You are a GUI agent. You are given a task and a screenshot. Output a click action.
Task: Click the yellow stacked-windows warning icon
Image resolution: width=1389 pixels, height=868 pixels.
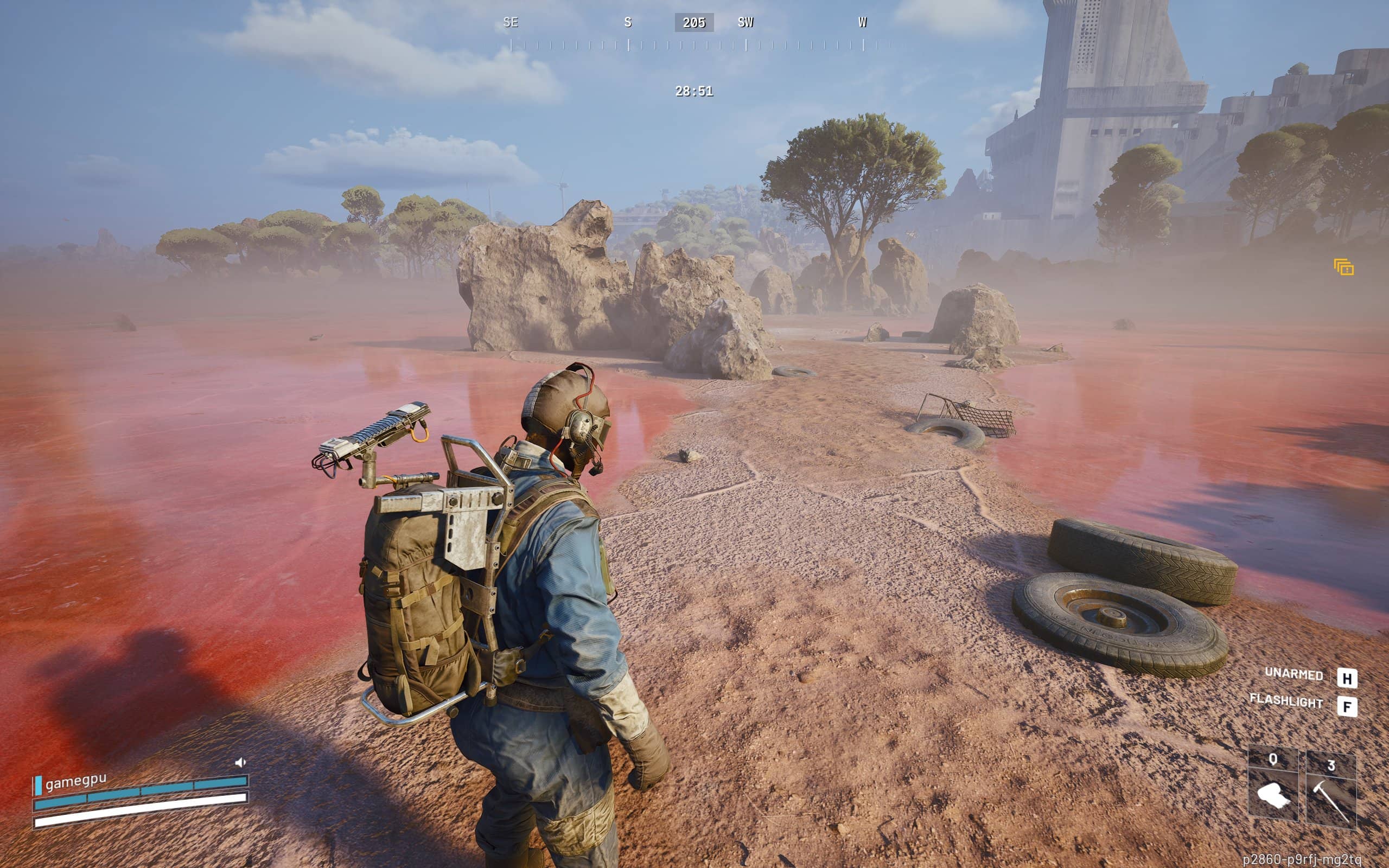(1343, 267)
